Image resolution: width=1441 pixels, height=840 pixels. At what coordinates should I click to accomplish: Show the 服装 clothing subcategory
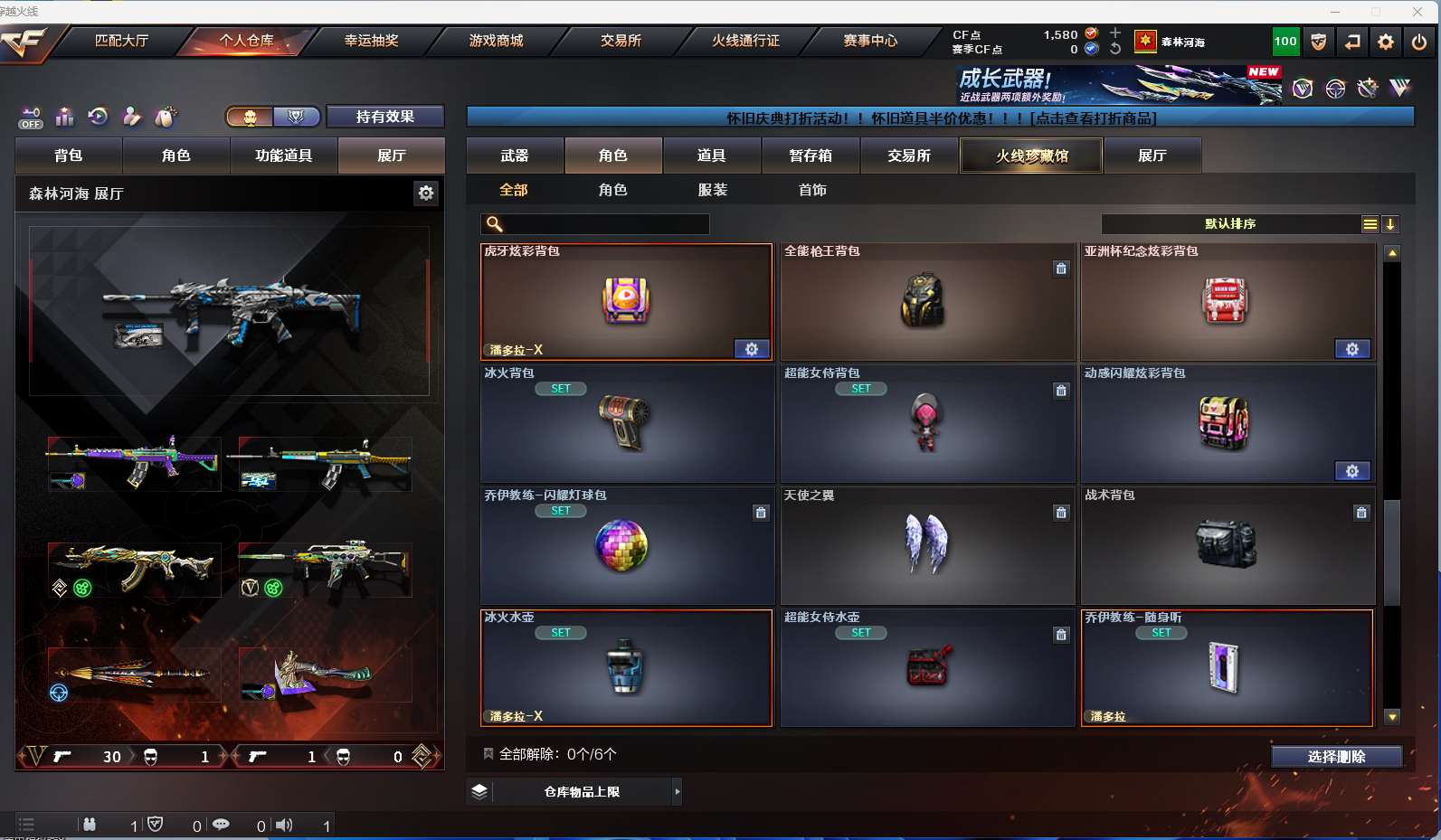coord(713,190)
